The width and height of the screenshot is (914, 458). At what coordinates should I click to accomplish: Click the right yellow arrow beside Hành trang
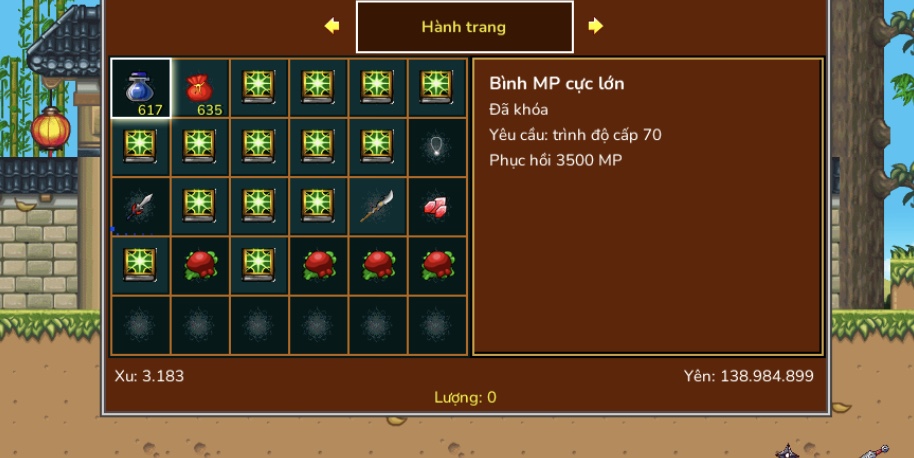tap(596, 26)
